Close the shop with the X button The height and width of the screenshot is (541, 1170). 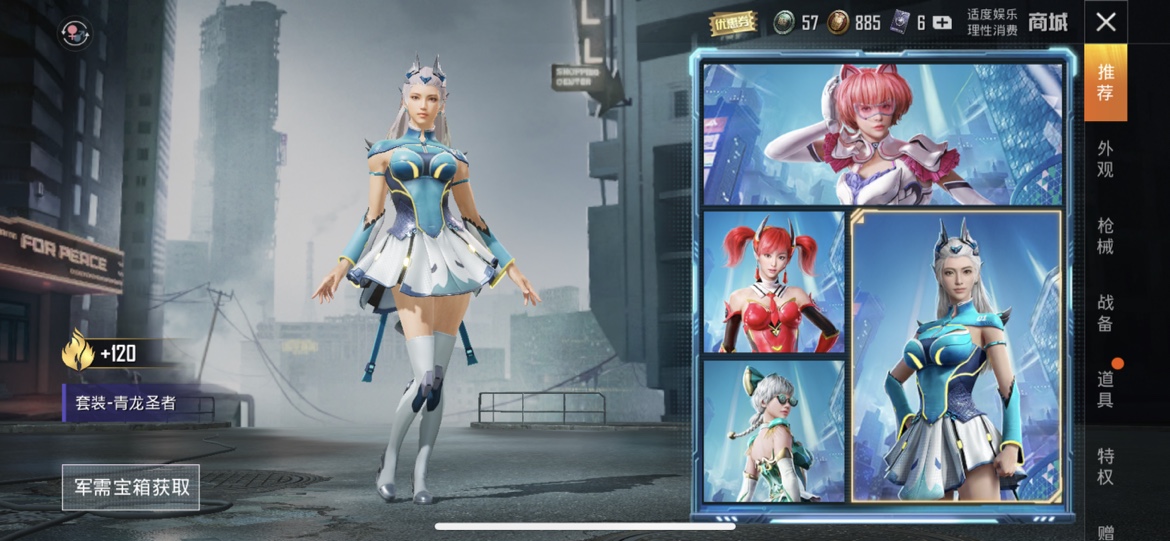point(1105,22)
